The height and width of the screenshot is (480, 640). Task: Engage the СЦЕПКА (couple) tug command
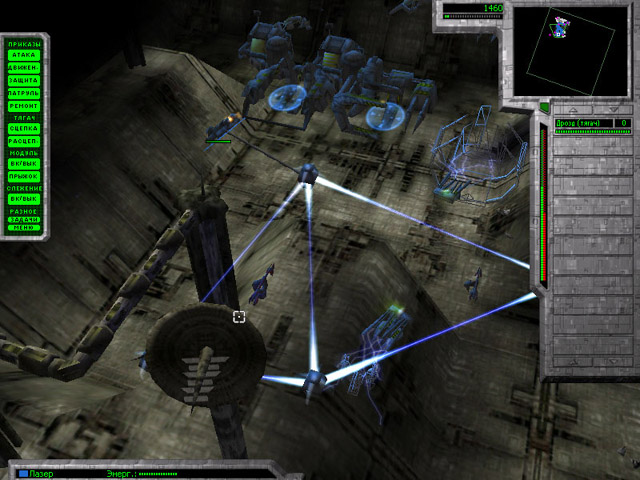[x=22, y=128]
